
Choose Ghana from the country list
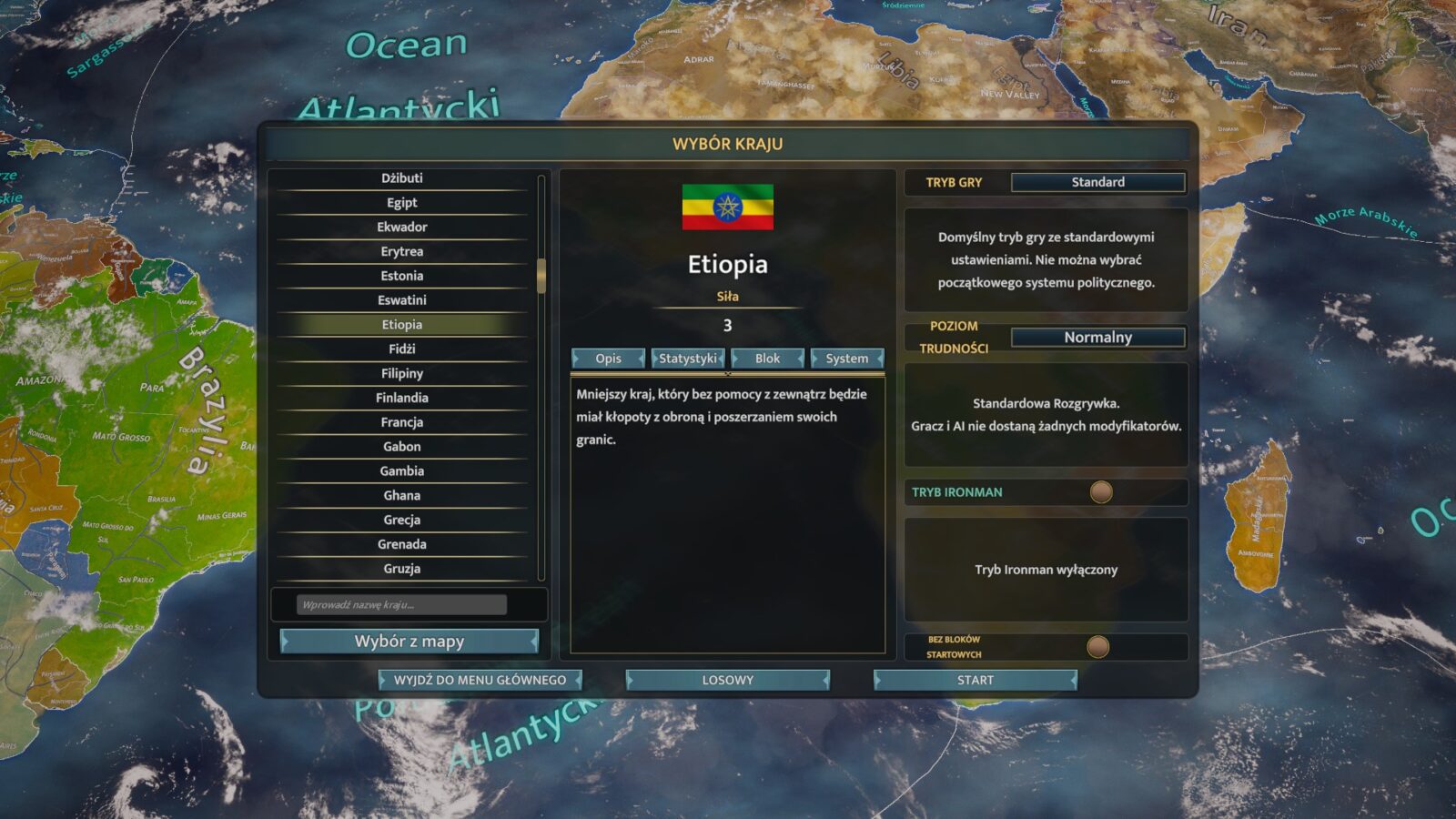tap(401, 495)
